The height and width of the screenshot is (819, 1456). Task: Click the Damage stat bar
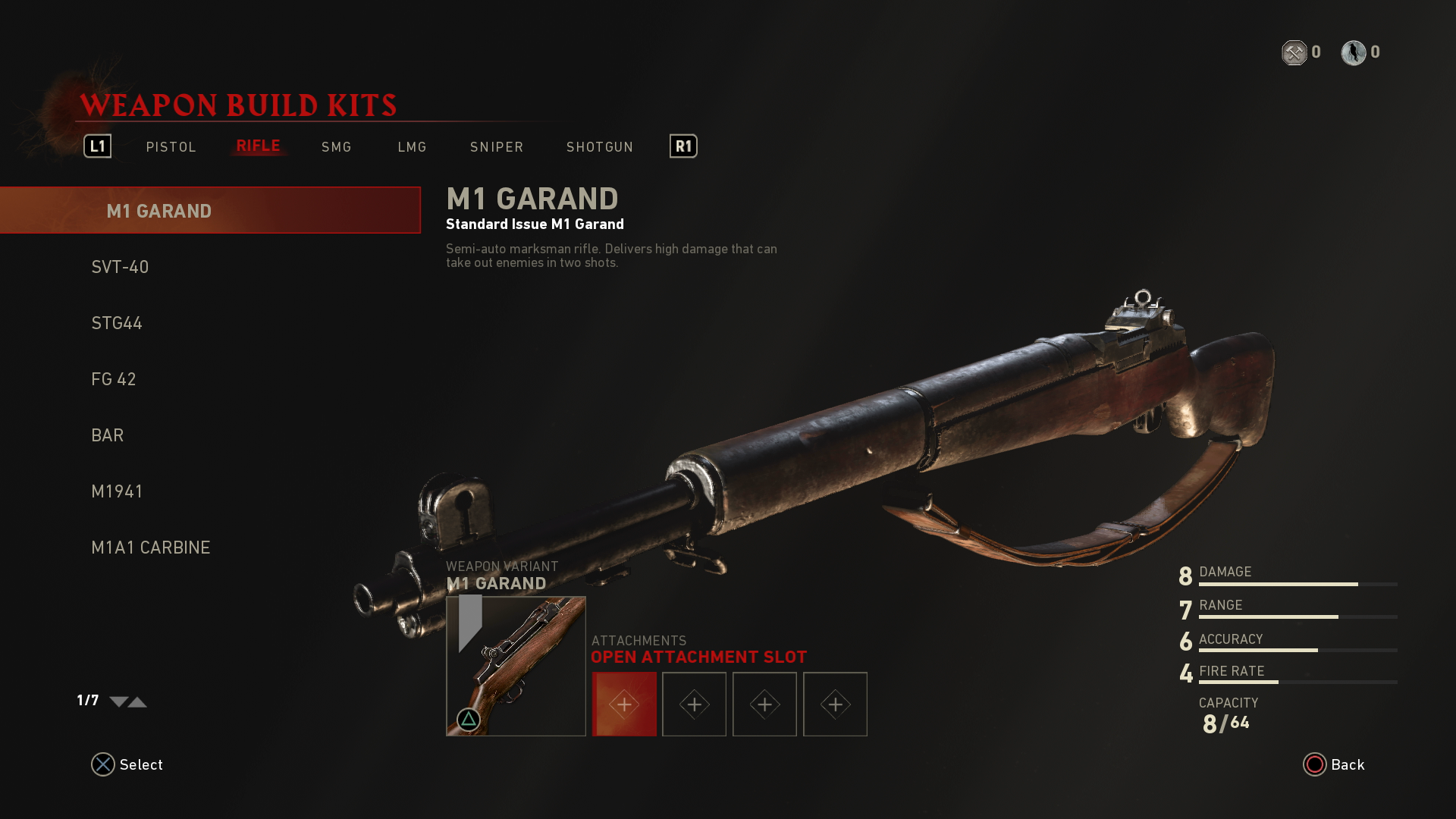[x=1297, y=584]
